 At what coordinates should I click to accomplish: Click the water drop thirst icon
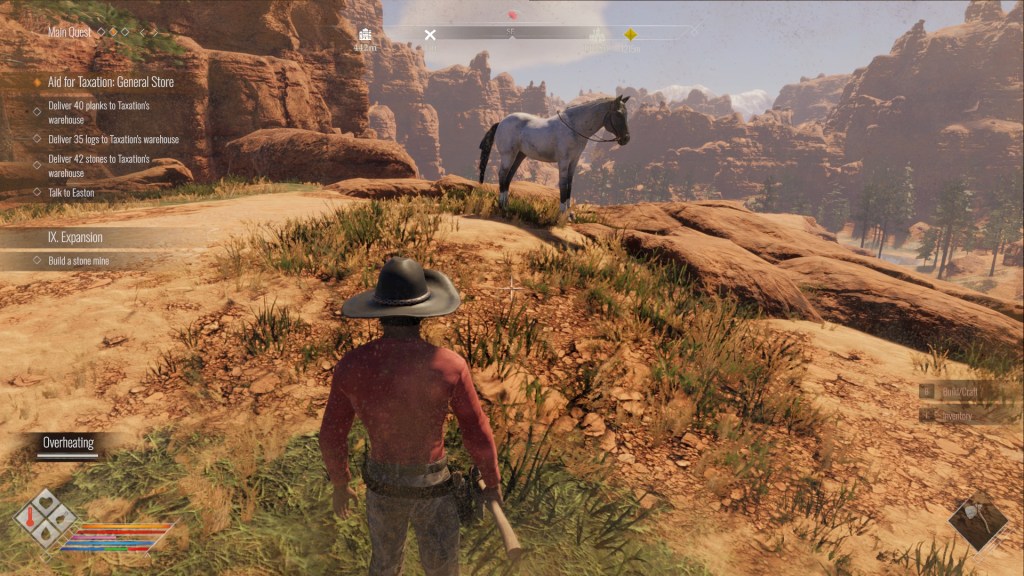click(x=46, y=534)
